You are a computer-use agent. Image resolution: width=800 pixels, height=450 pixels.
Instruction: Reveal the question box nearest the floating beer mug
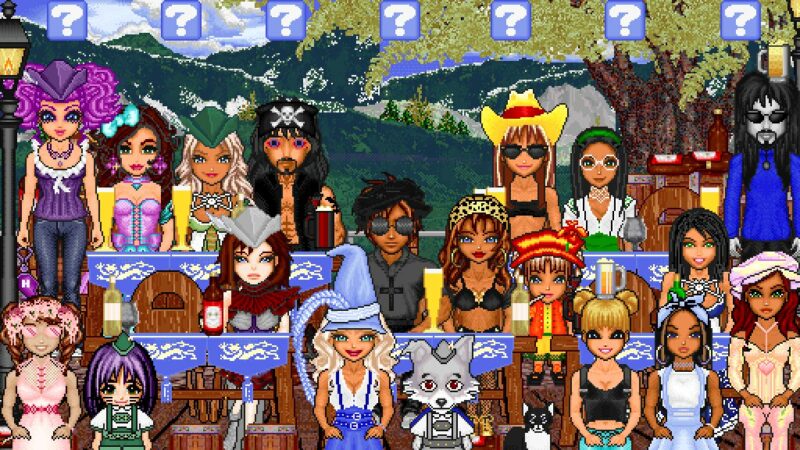coord(740,19)
